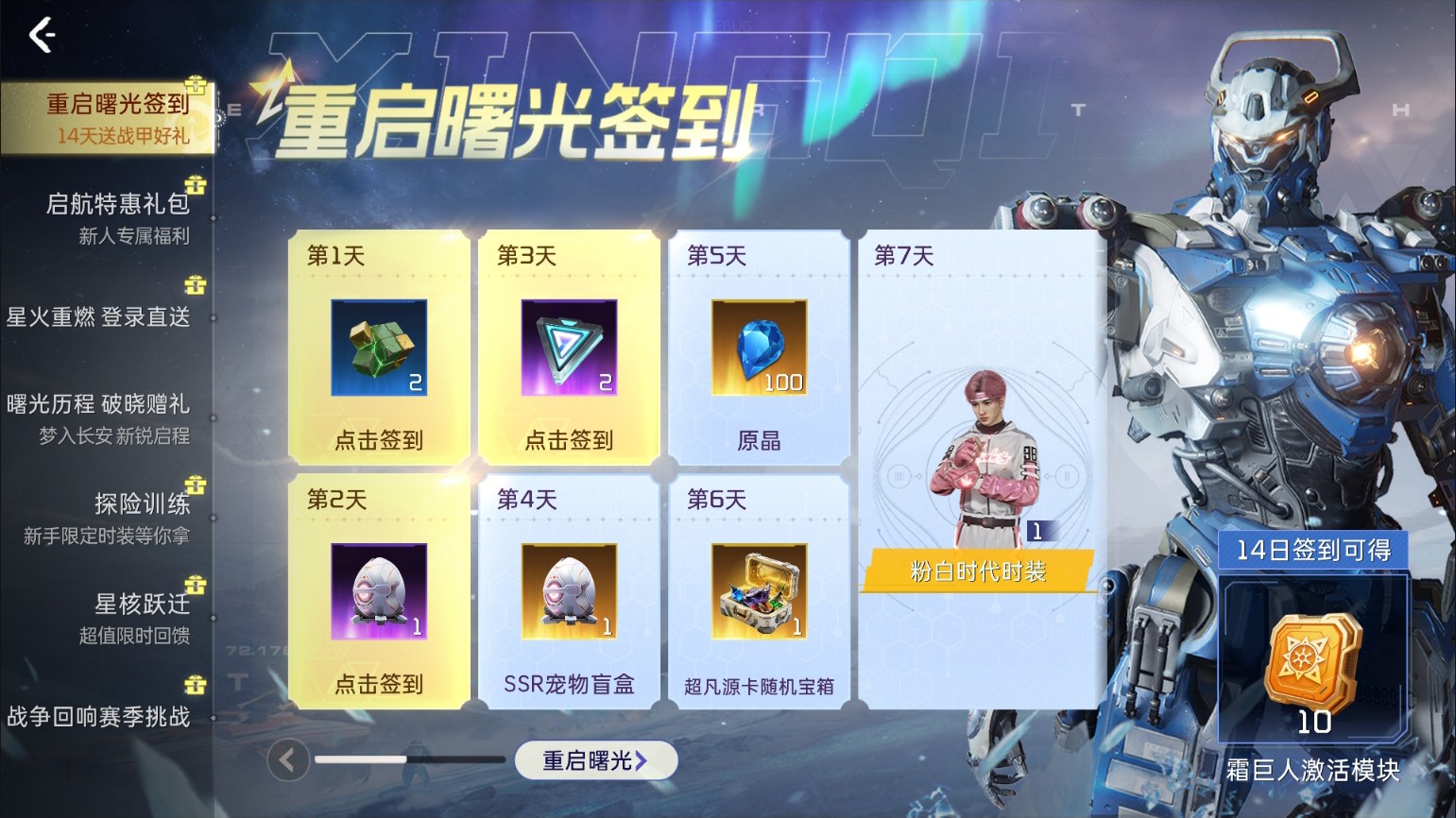Click the 超凡源卡随机宝箱 chest icon
1456x818 pixels.
pyautogui.click(x=759, y=592)
